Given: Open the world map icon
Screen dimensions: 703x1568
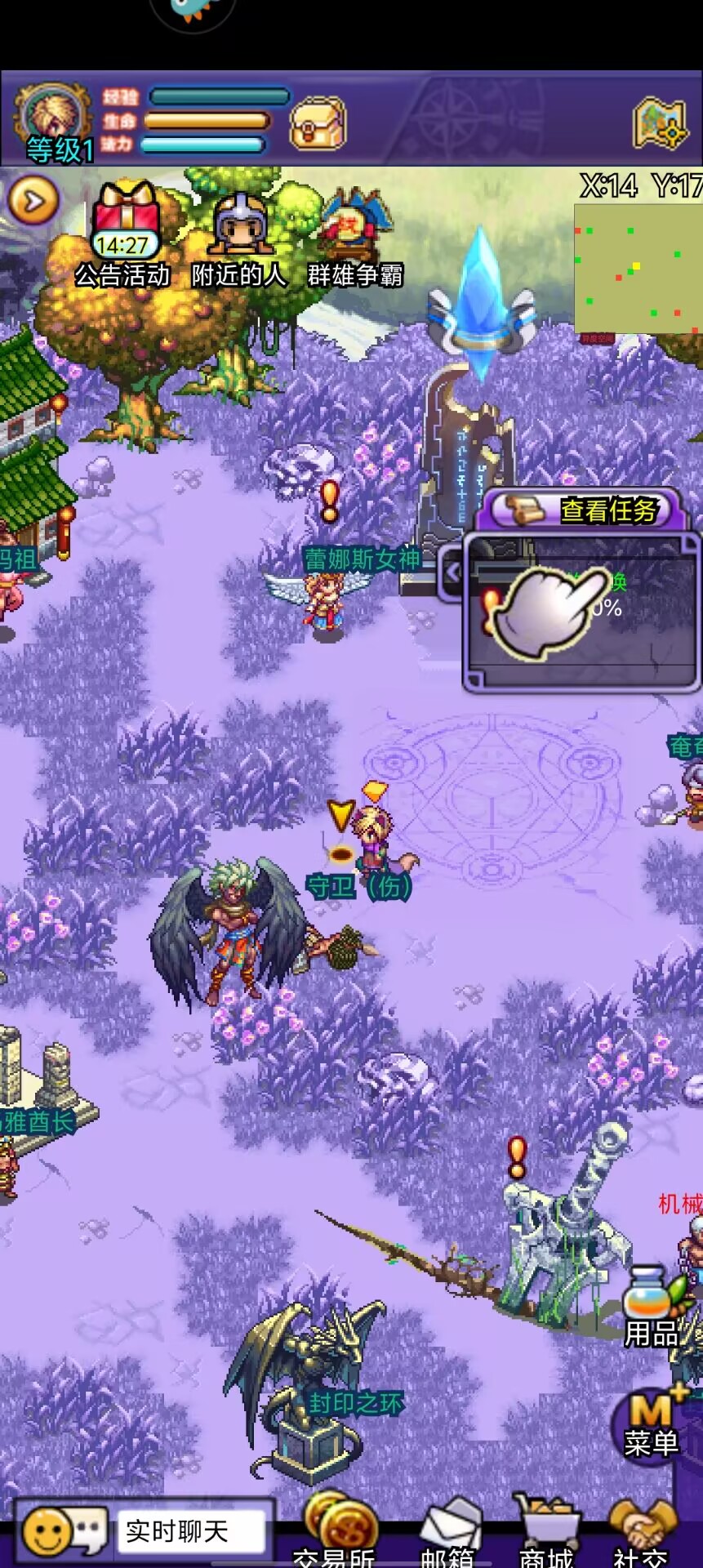Looking at the screenshot, I should pos(660,124).
